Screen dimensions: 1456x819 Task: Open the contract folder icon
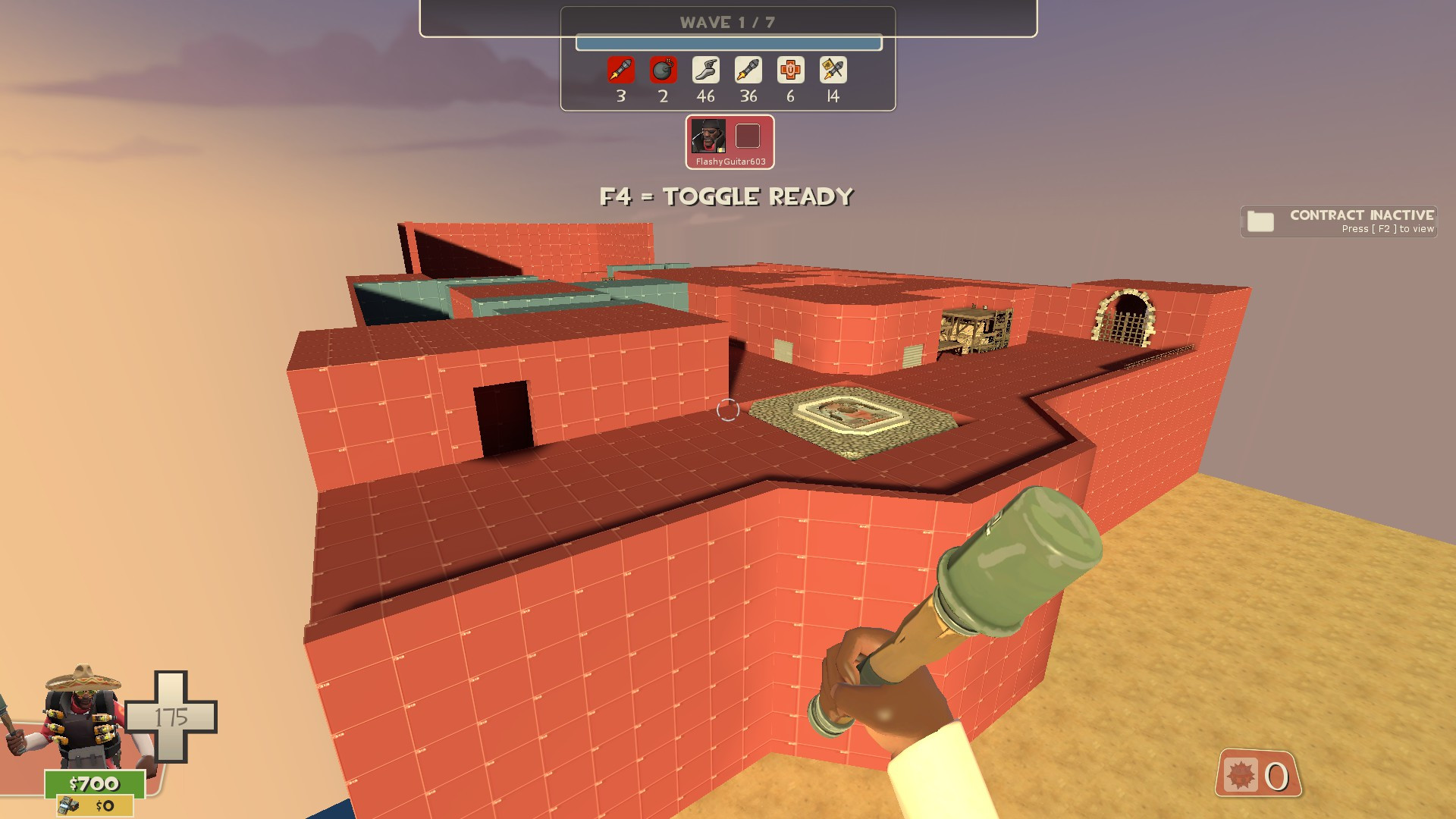[x=1259, y=221]
